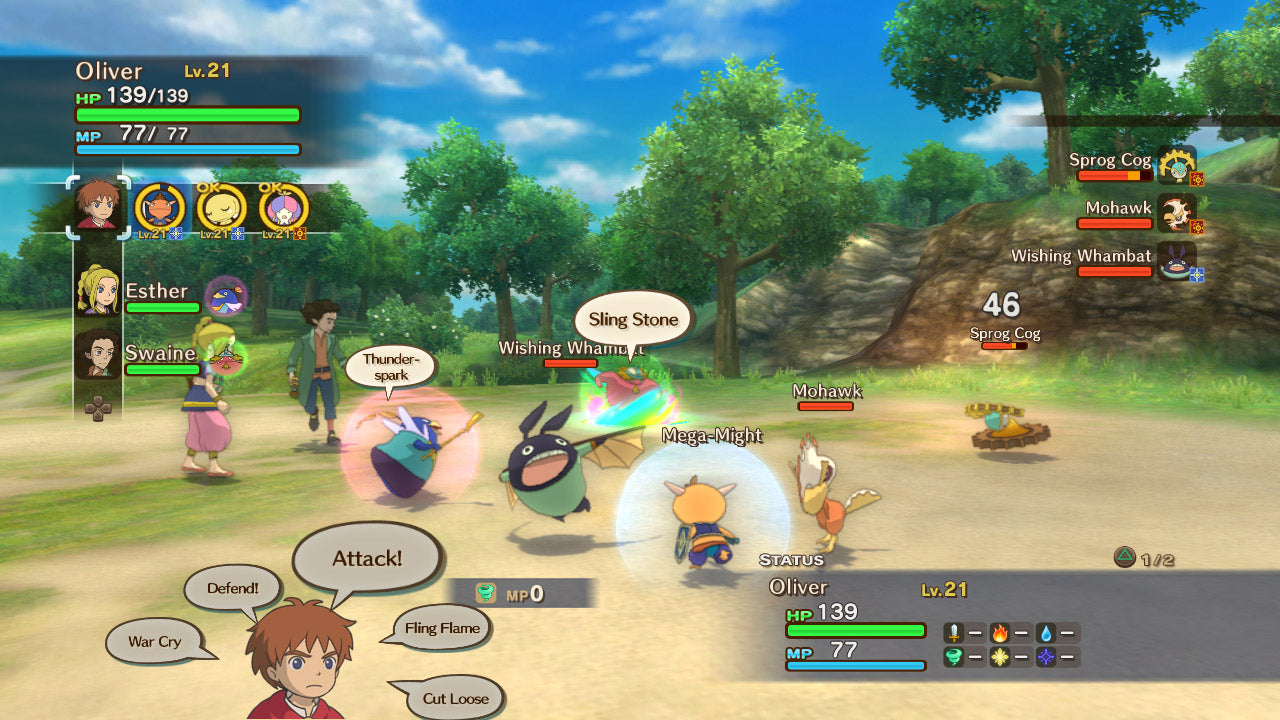Click the water droplet element icon
Viewport: 1280px width, 720px height.
pos(1046,633)
